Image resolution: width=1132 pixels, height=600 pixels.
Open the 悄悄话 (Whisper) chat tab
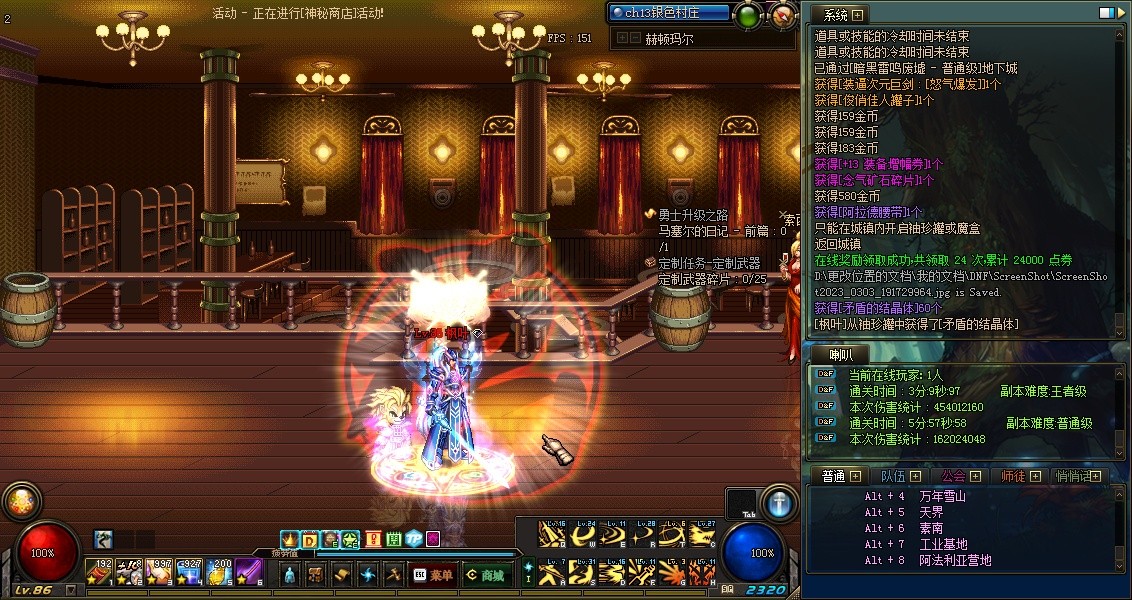pyautogui.click(x=1080, y=476)
